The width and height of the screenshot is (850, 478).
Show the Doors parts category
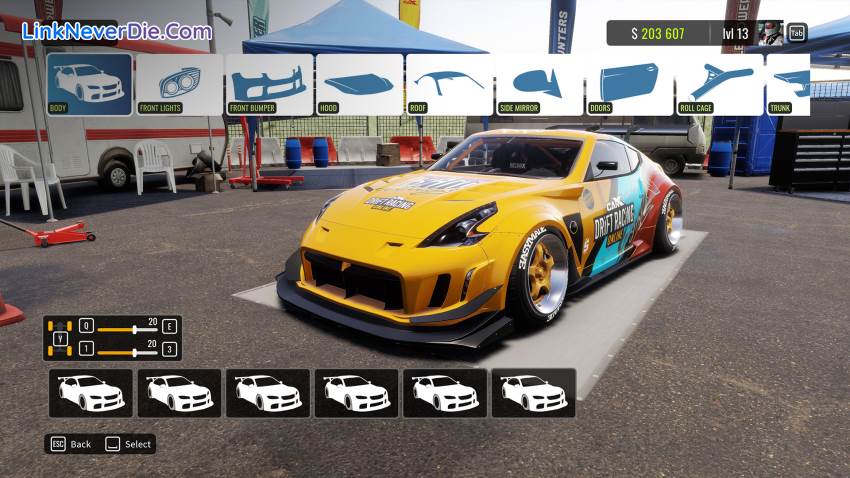point(629,84)
